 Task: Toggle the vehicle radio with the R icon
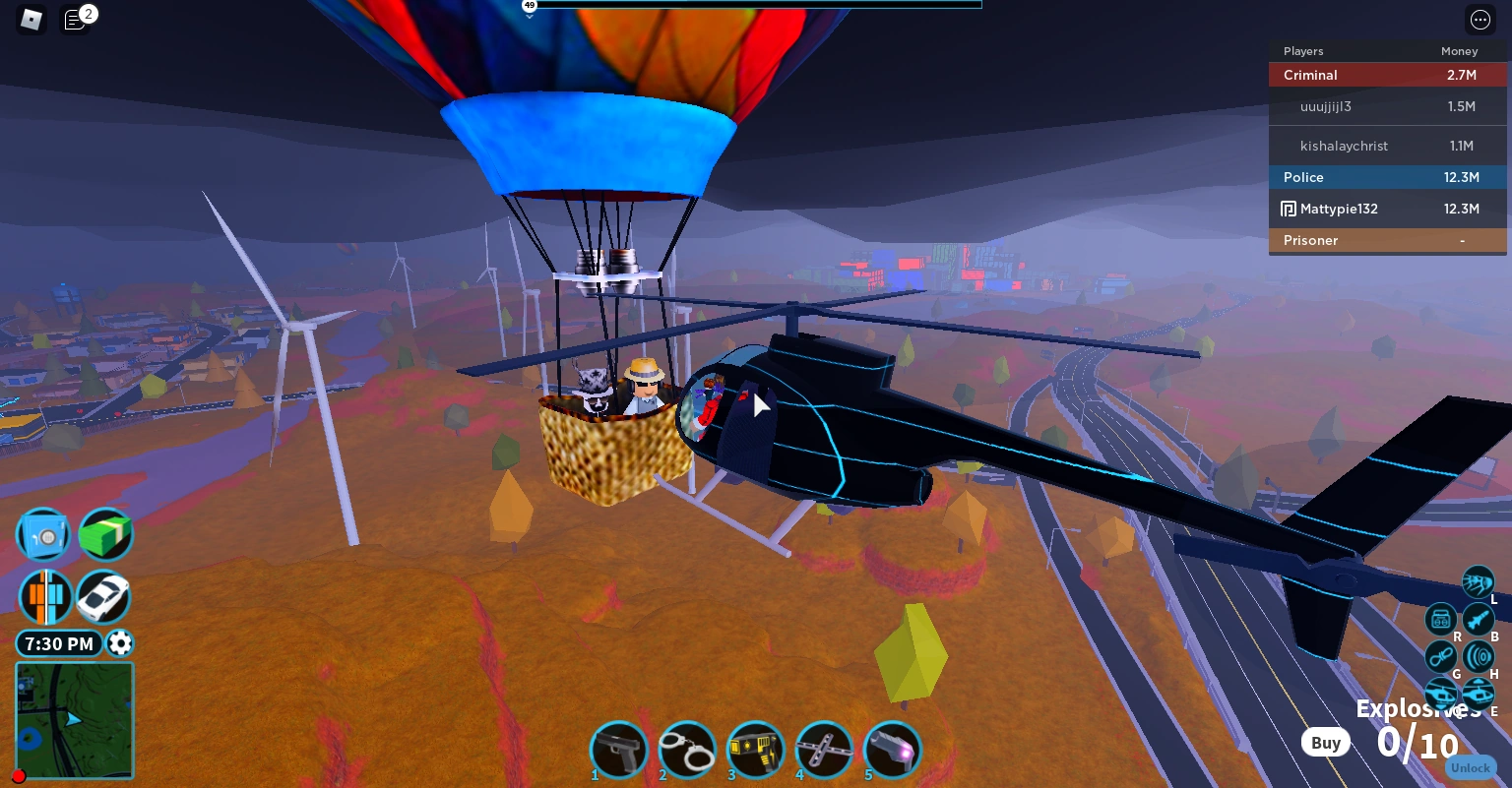tap(1441, 619)
